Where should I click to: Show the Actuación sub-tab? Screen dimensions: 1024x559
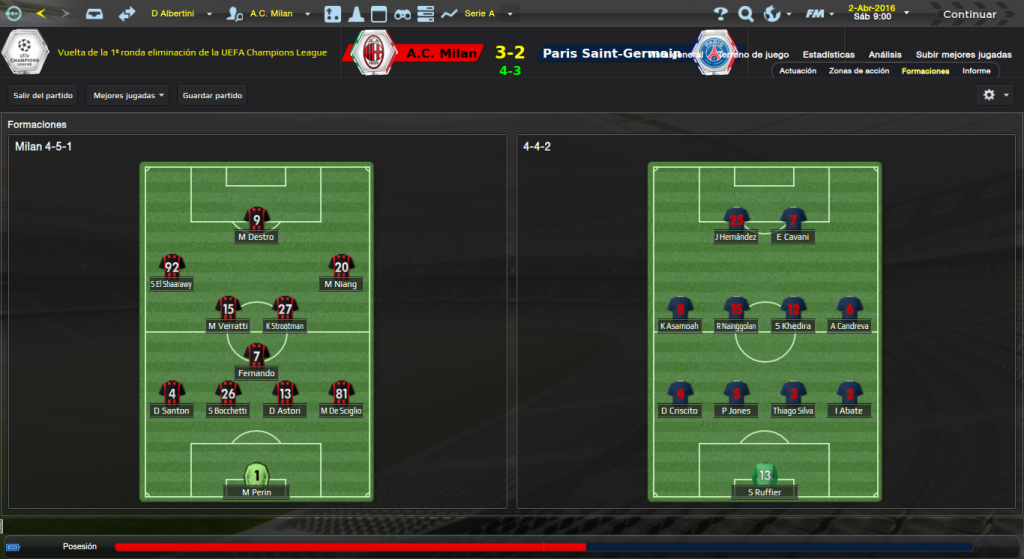(x=798, y=71)
